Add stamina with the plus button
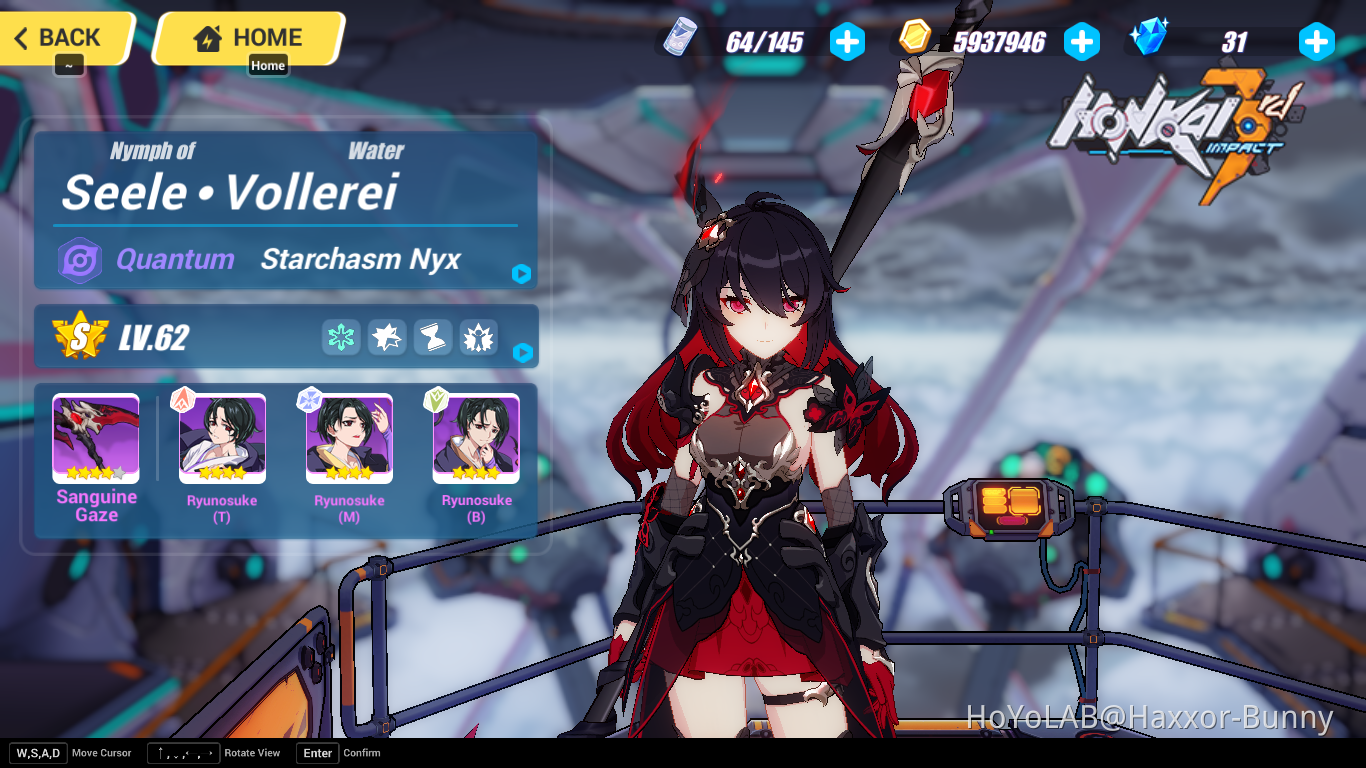The height and width of the screenshot is (768, 1366). 847,41
